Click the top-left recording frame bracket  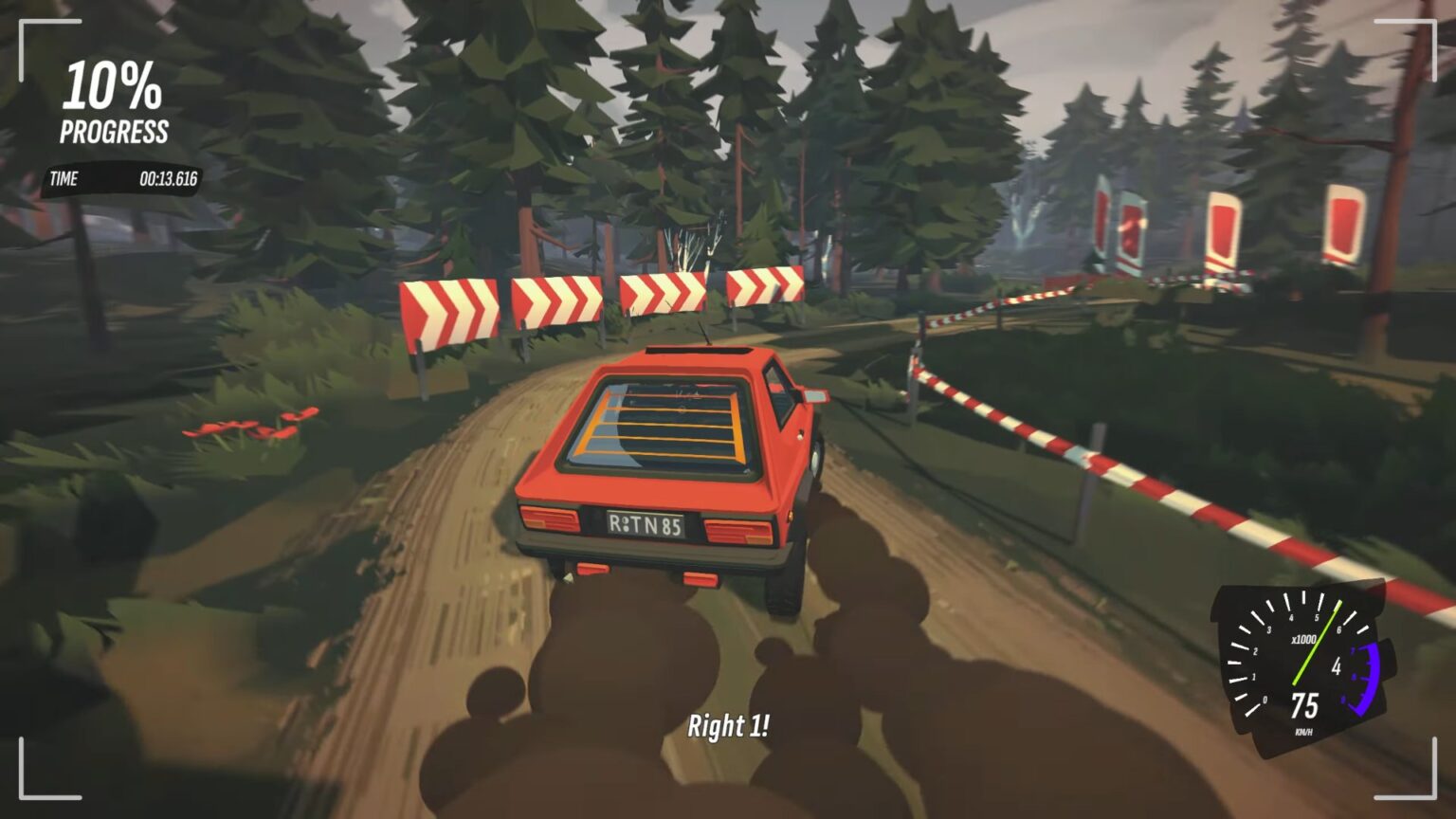[24, 24]
